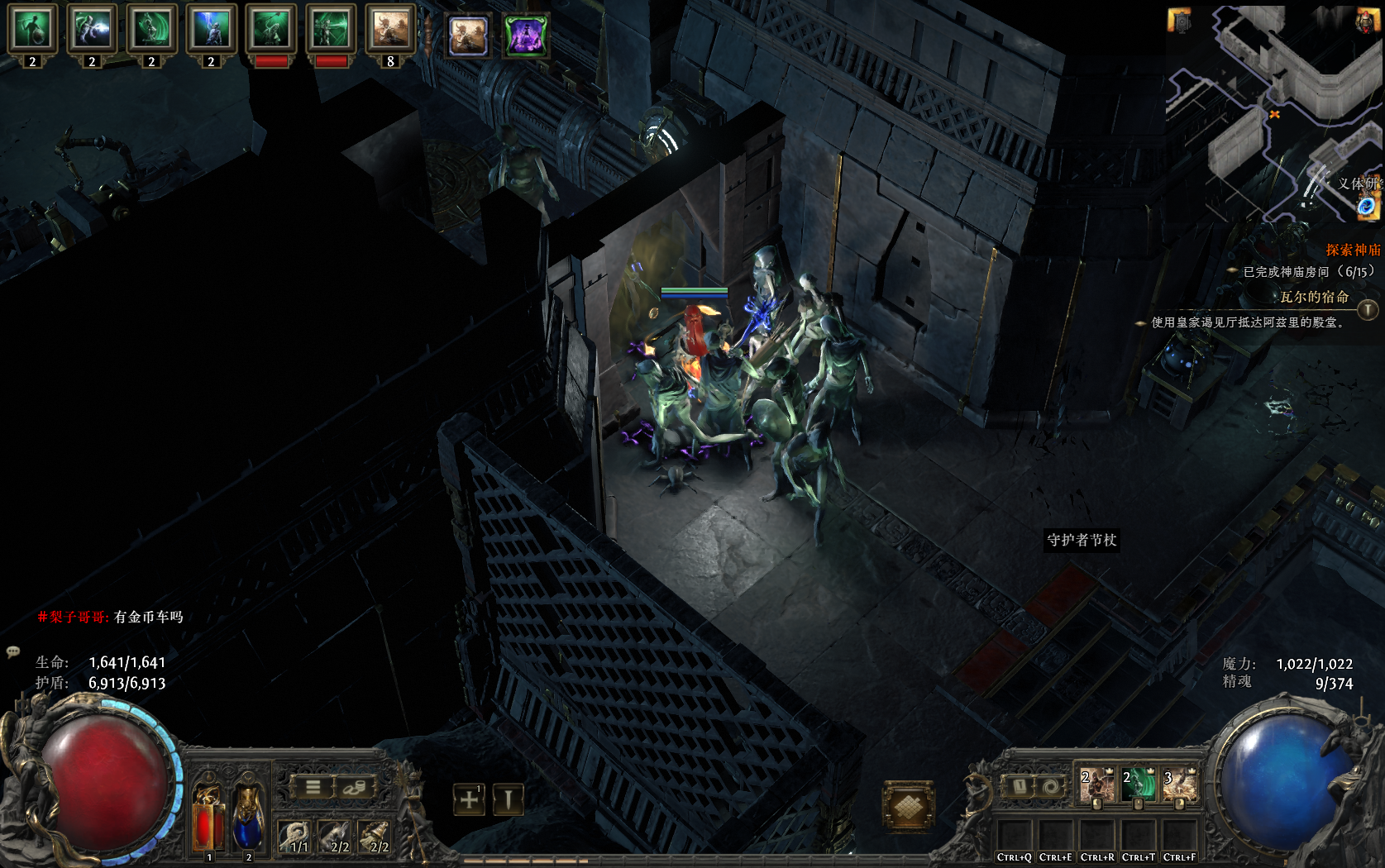This screenshot has width=1385, height=868.
Task: Open the coins shop button
Action: [x=354, y=787]
